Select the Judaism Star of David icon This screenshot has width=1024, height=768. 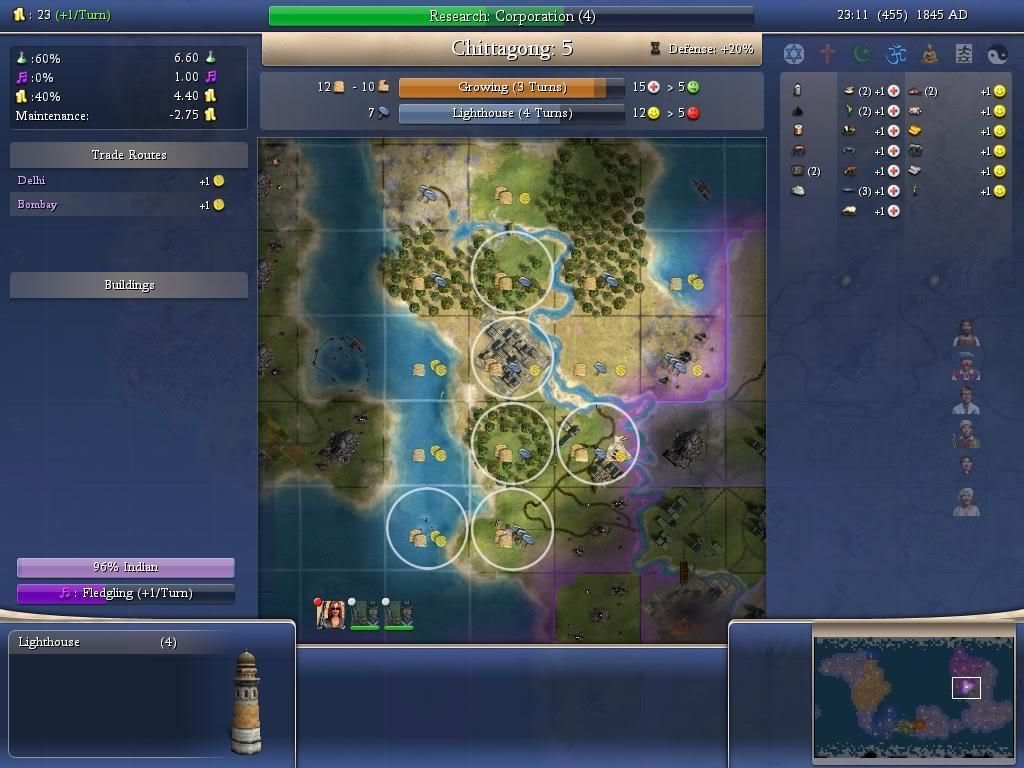coord(793,53)
